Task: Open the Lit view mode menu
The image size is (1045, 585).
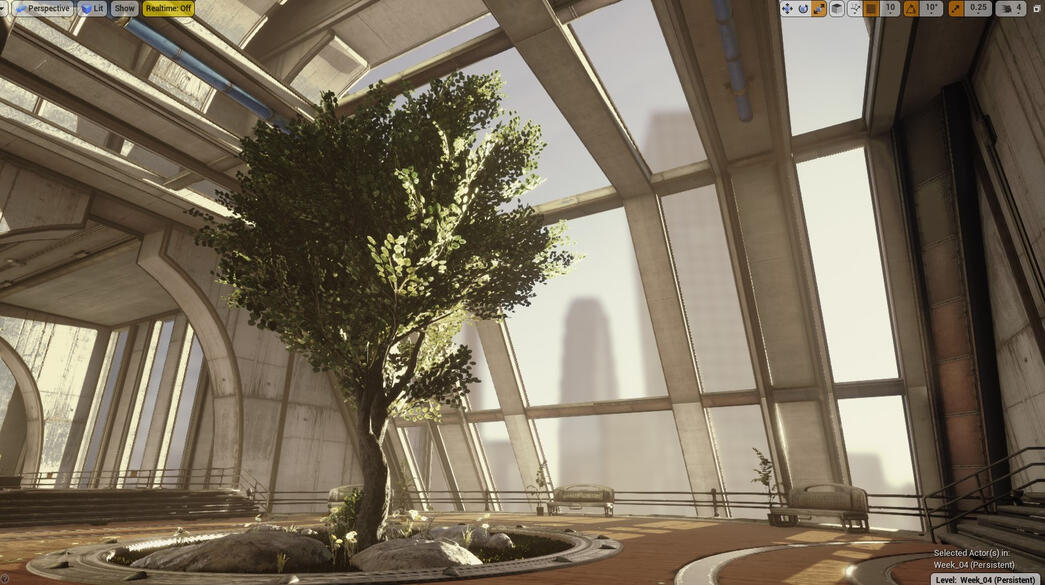Action: pos(93,8)
